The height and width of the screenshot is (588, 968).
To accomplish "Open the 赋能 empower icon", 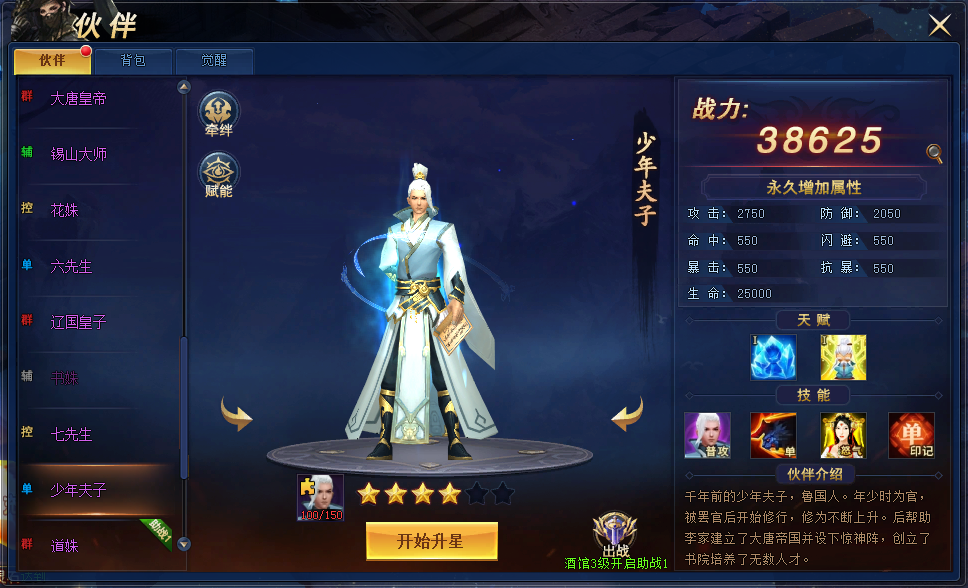I will point(218,174).
